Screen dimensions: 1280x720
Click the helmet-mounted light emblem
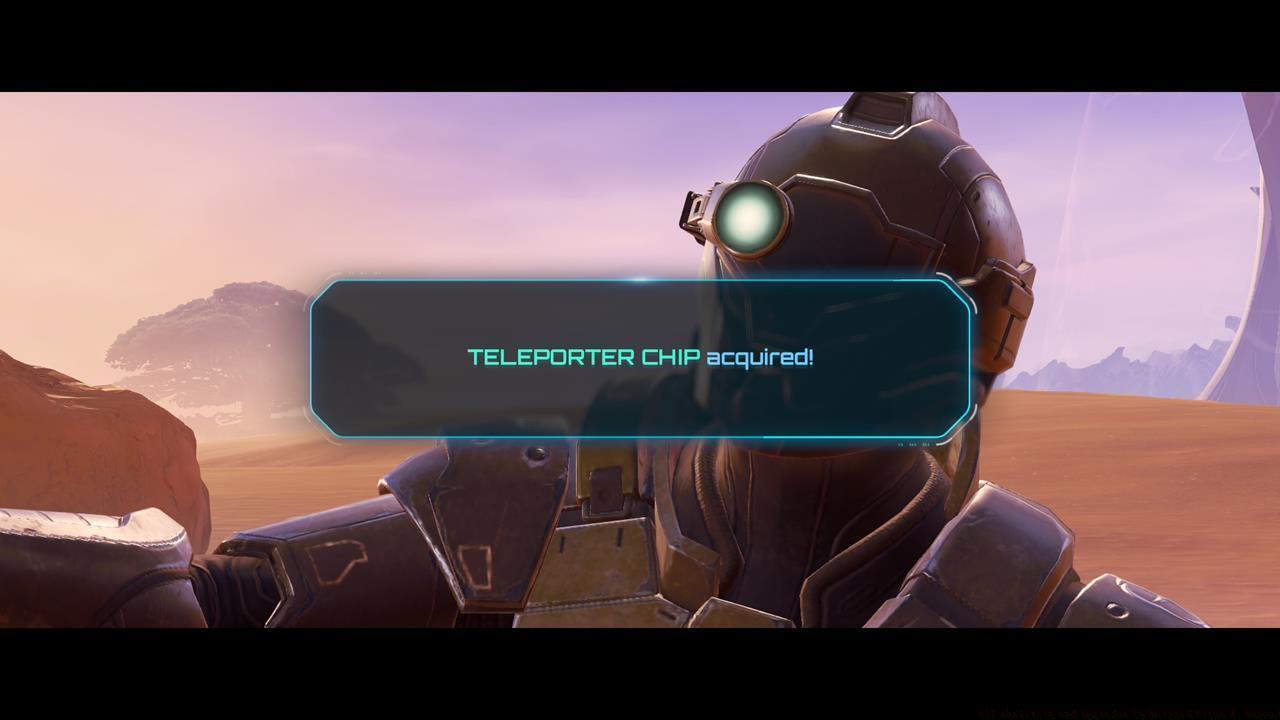pyautogui.click(x=747, y=216)
